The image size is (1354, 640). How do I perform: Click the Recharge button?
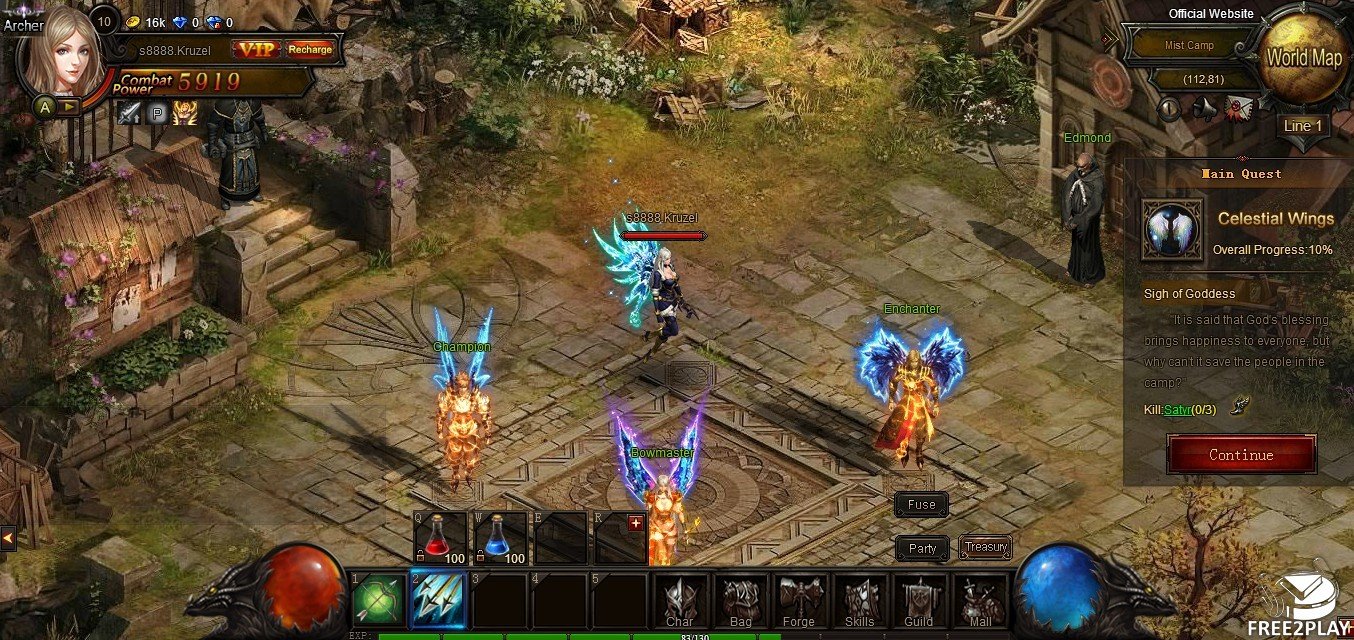[310, 49]
